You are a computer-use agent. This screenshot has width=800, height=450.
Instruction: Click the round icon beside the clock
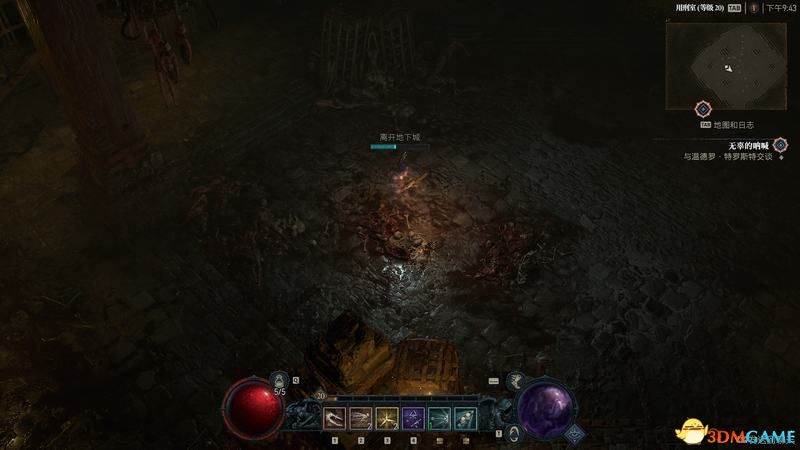click(754, 7)
